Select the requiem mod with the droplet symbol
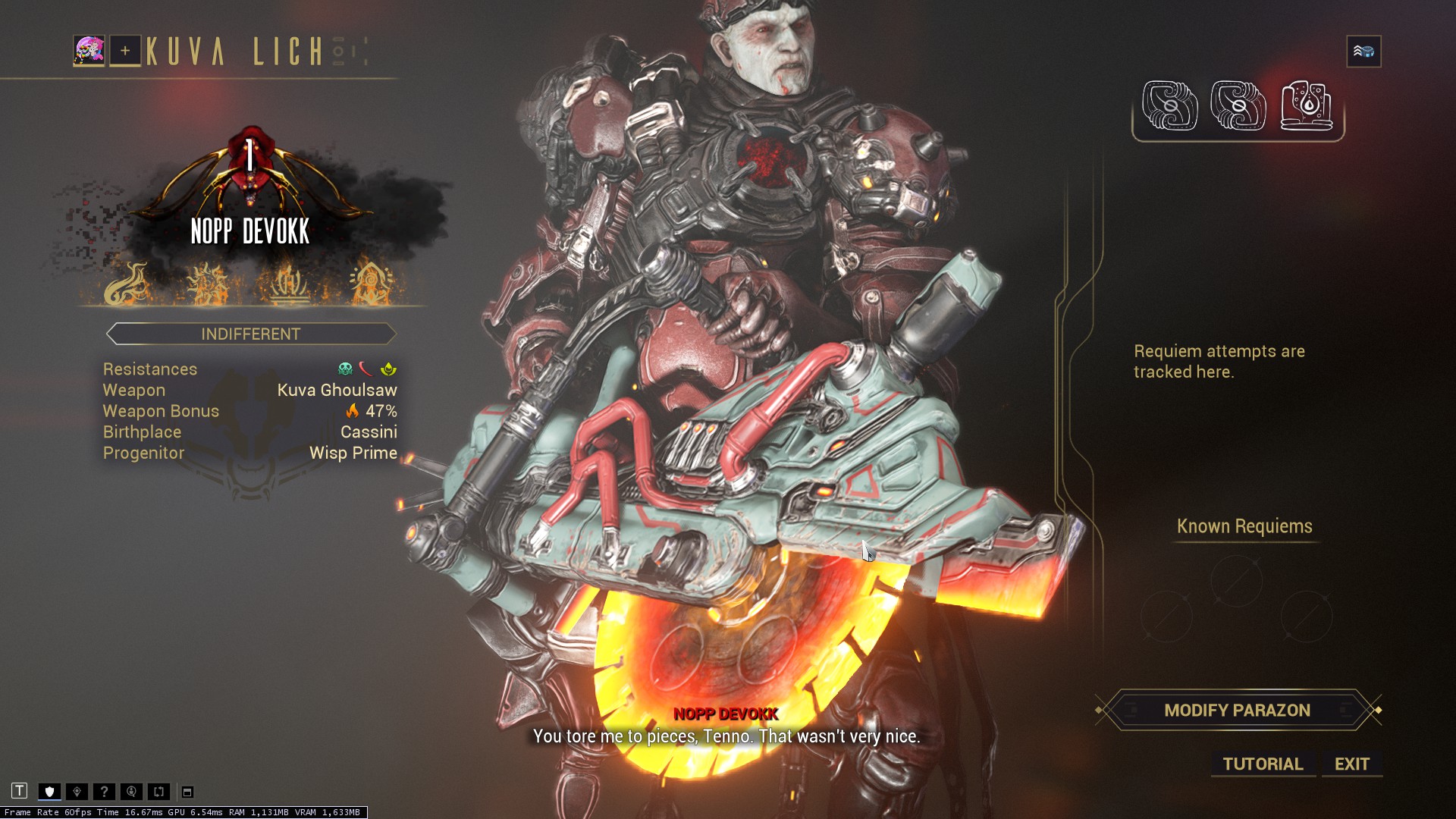 (1306, 106)
